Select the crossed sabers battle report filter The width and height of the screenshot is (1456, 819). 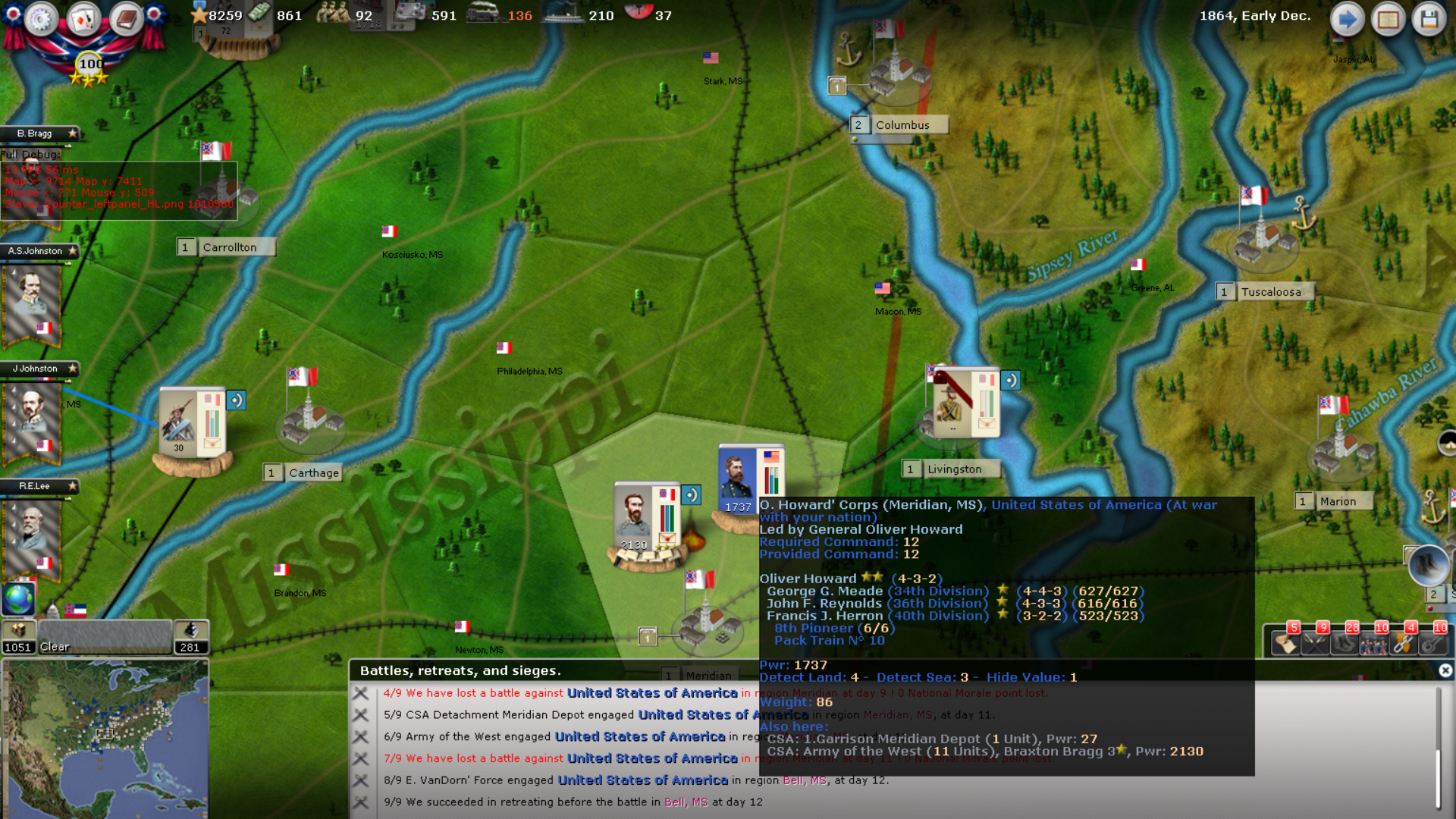(x=1314, y=644)
